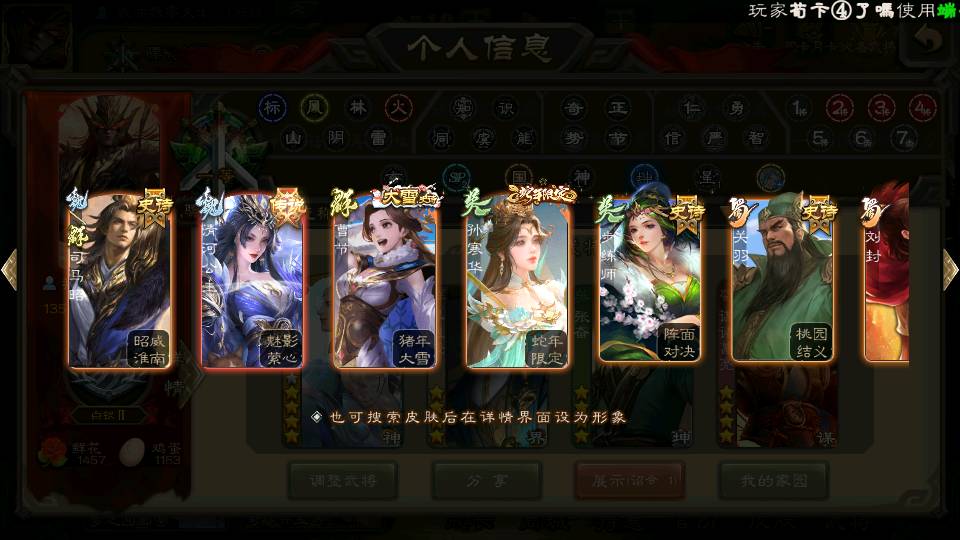Show previous skins with the left arrow
Image resolution: width=960 pixels, height=540 pixels.
pyautogui.click(x=10, y=269)
